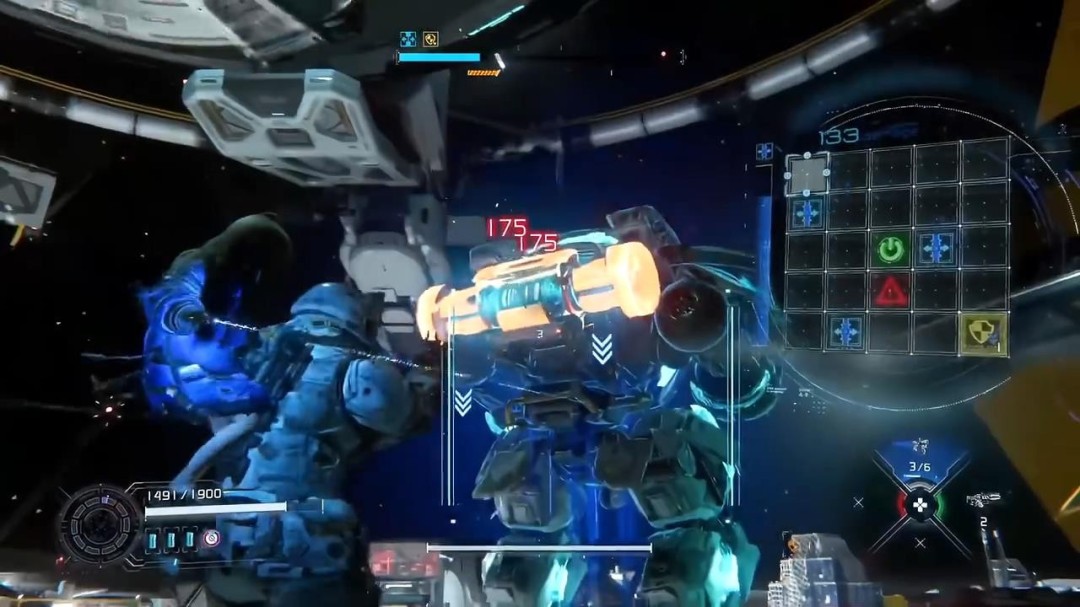Click the blue crosshair status icon above the cyan bar
The height and width of the screenshot is (607, 1080).
tap(408, 39)
